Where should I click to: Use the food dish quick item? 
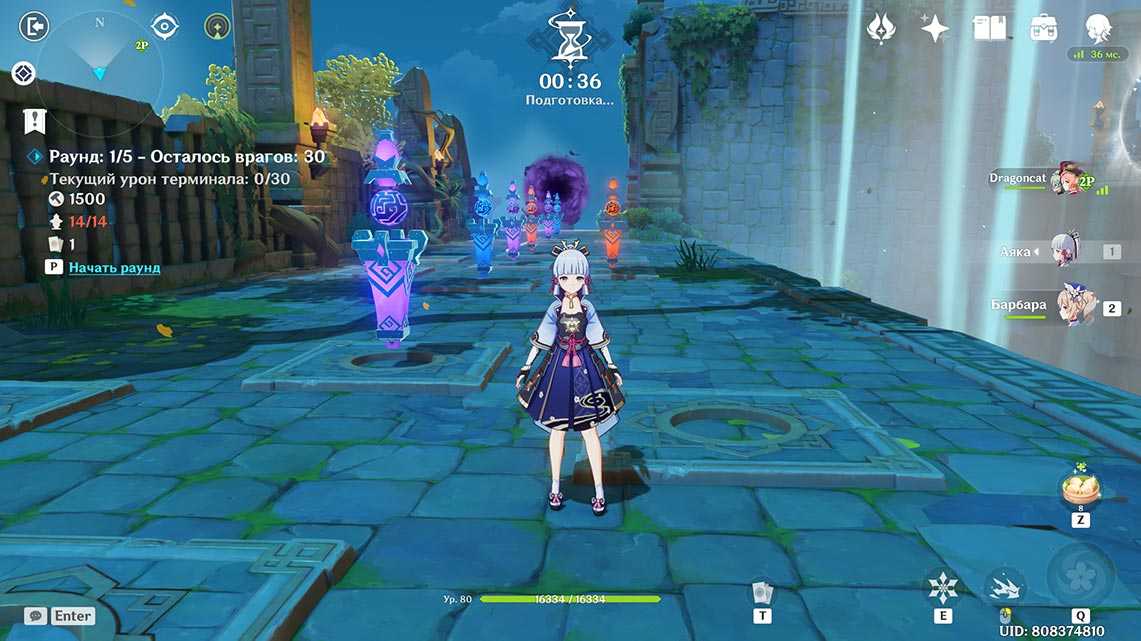[1080, 489]
